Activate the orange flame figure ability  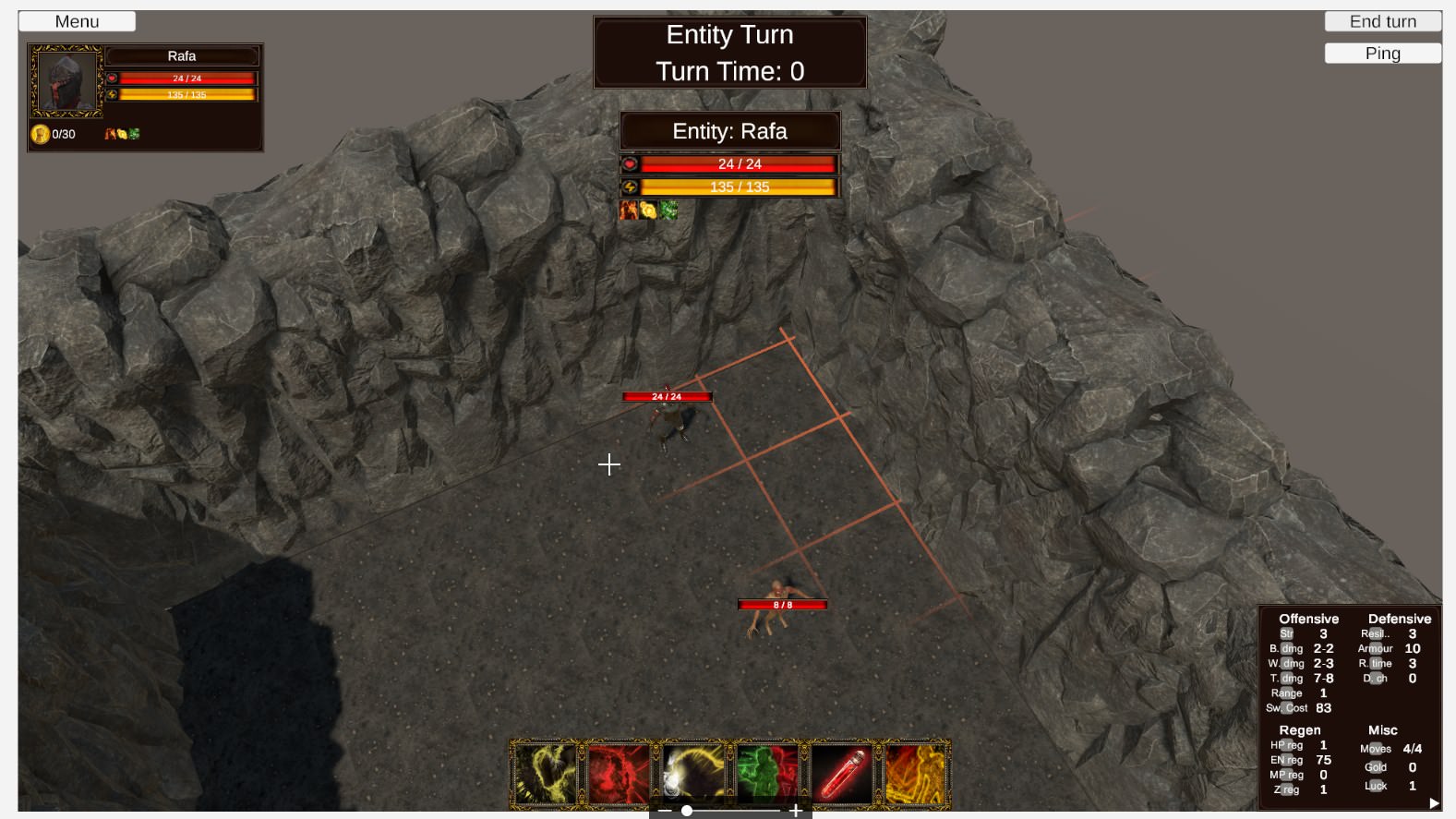pyautogui.click(x=915, y=773)
